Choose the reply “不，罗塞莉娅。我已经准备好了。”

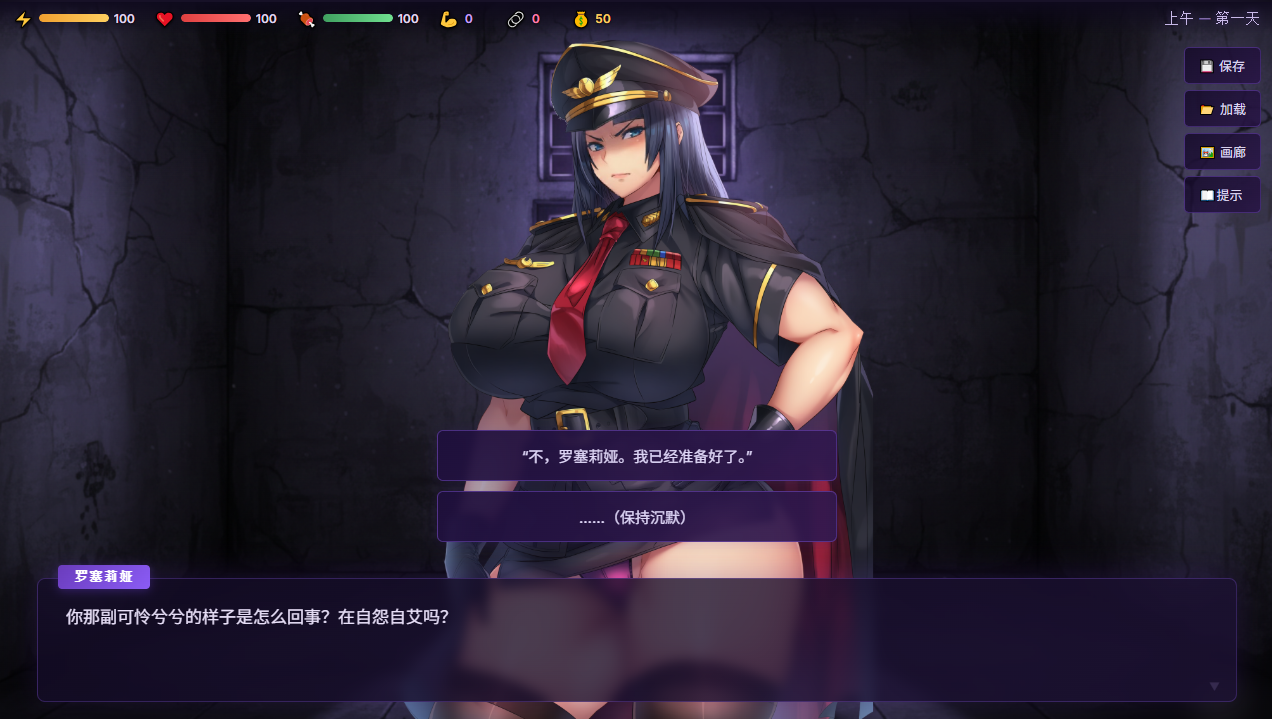[x=636, y=456]
